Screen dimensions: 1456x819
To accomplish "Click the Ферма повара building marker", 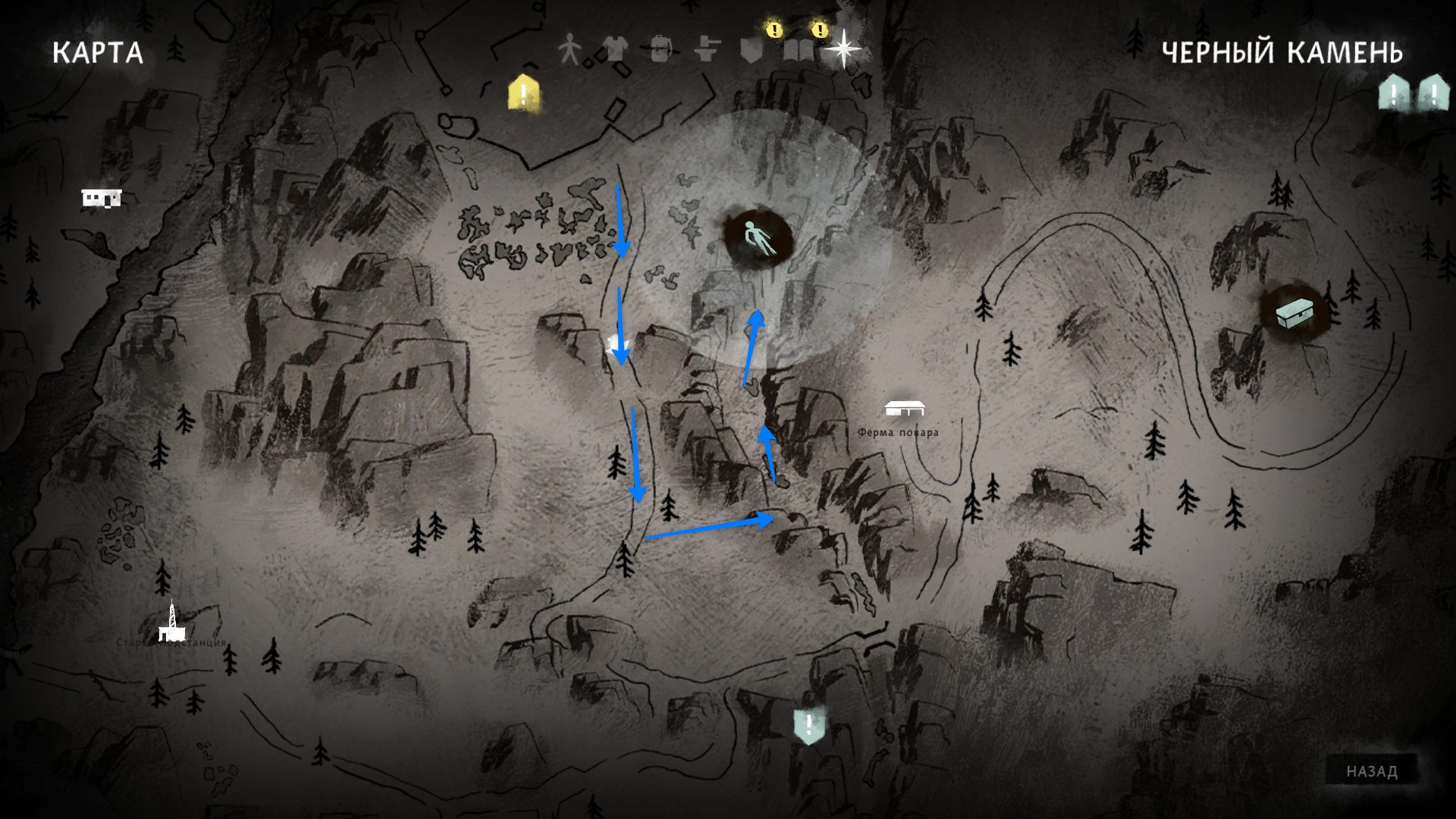I will coord(904,408).
